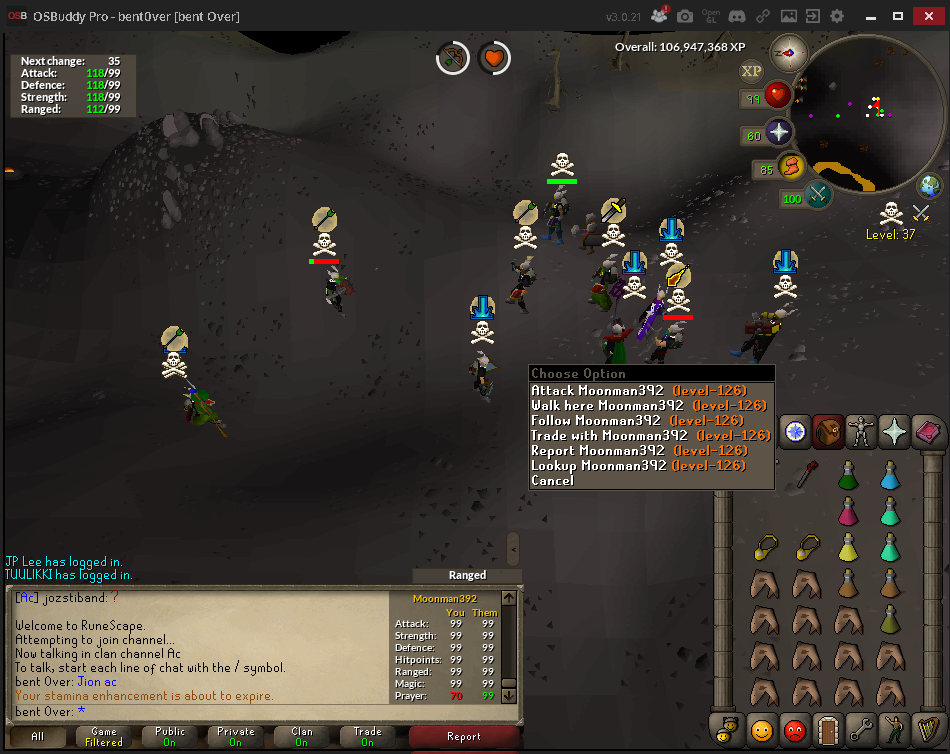Open the wrench Settings tab
Image resolution: width=950 pixels, height=754 pixels.
(x=860, y=729)
